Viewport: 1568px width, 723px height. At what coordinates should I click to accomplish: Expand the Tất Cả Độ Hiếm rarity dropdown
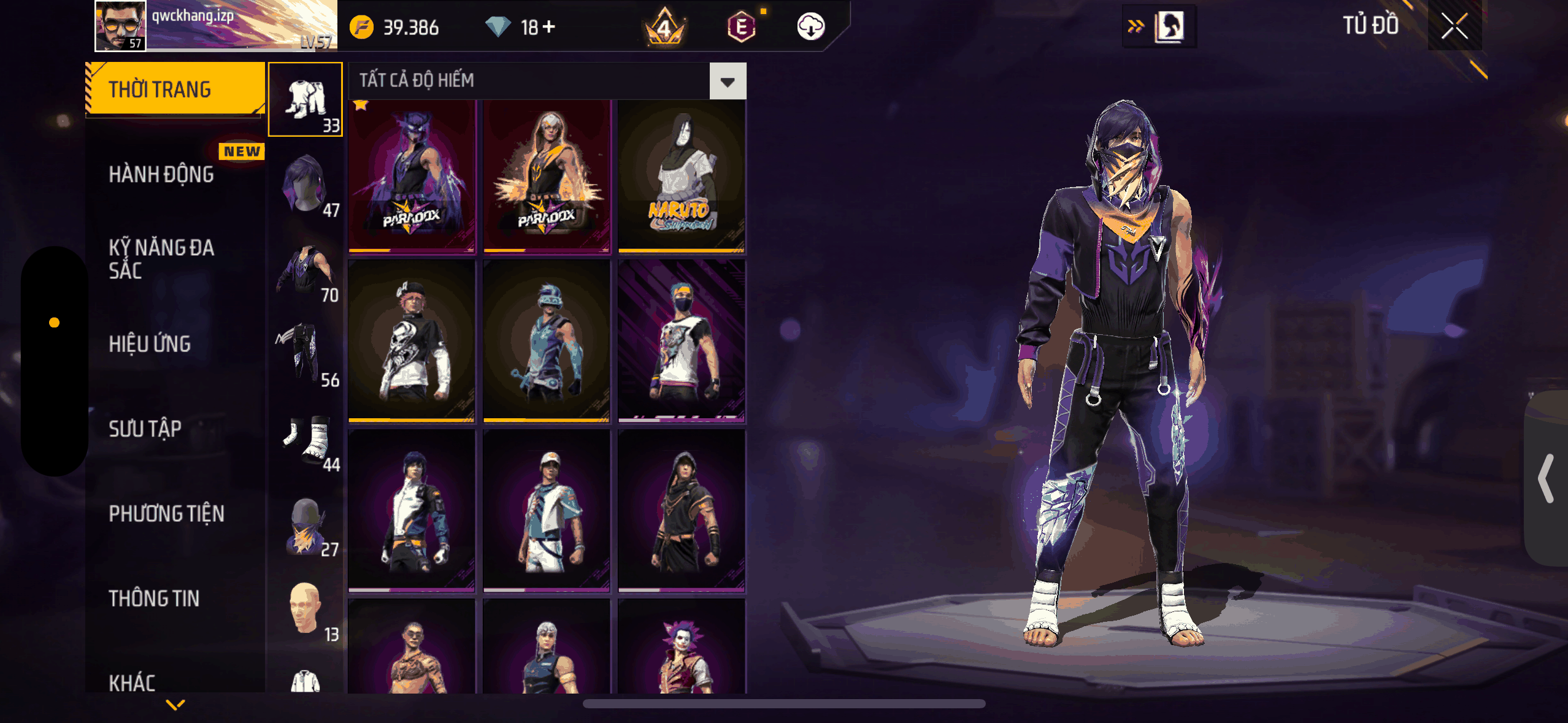(x=728, y=81)
